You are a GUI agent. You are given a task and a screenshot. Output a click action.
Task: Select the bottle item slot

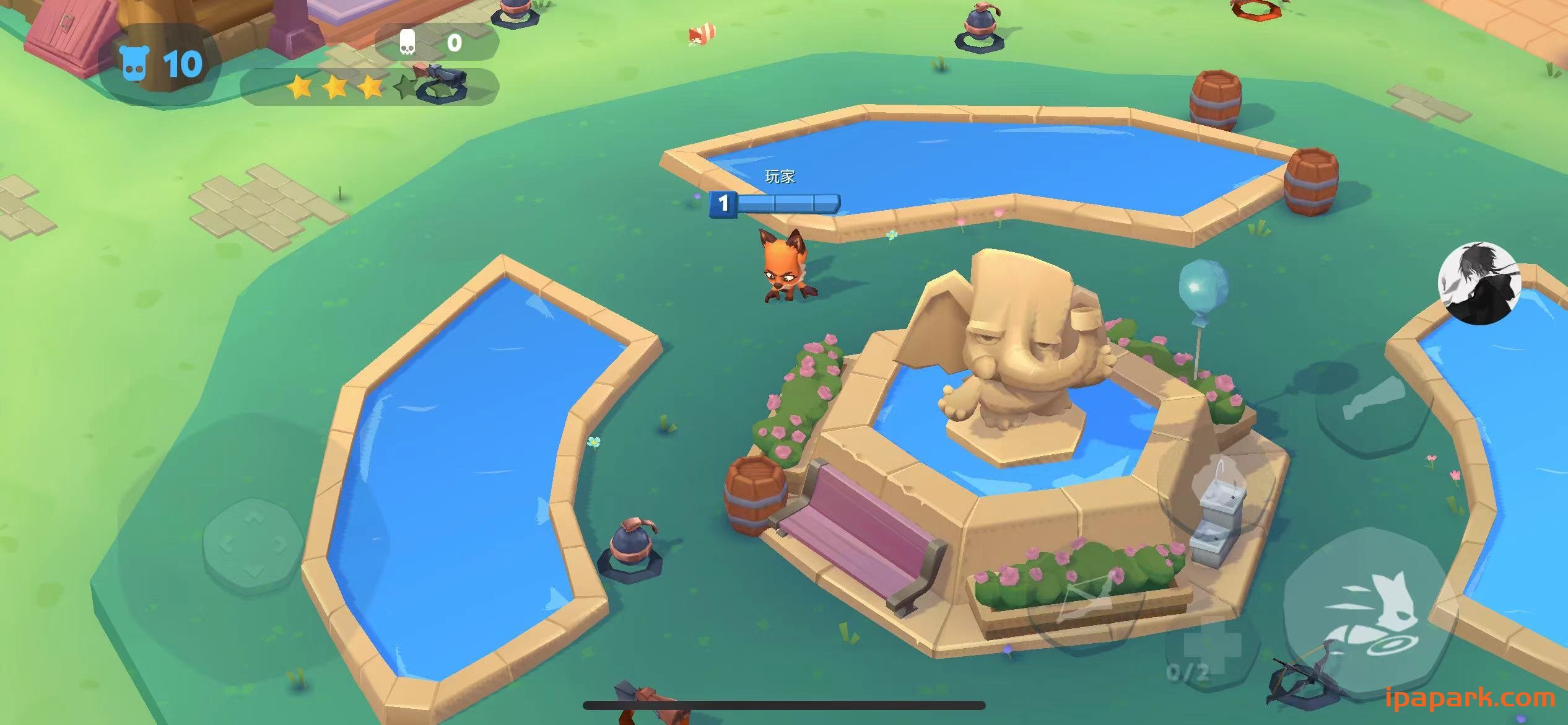click(1373, 400)
